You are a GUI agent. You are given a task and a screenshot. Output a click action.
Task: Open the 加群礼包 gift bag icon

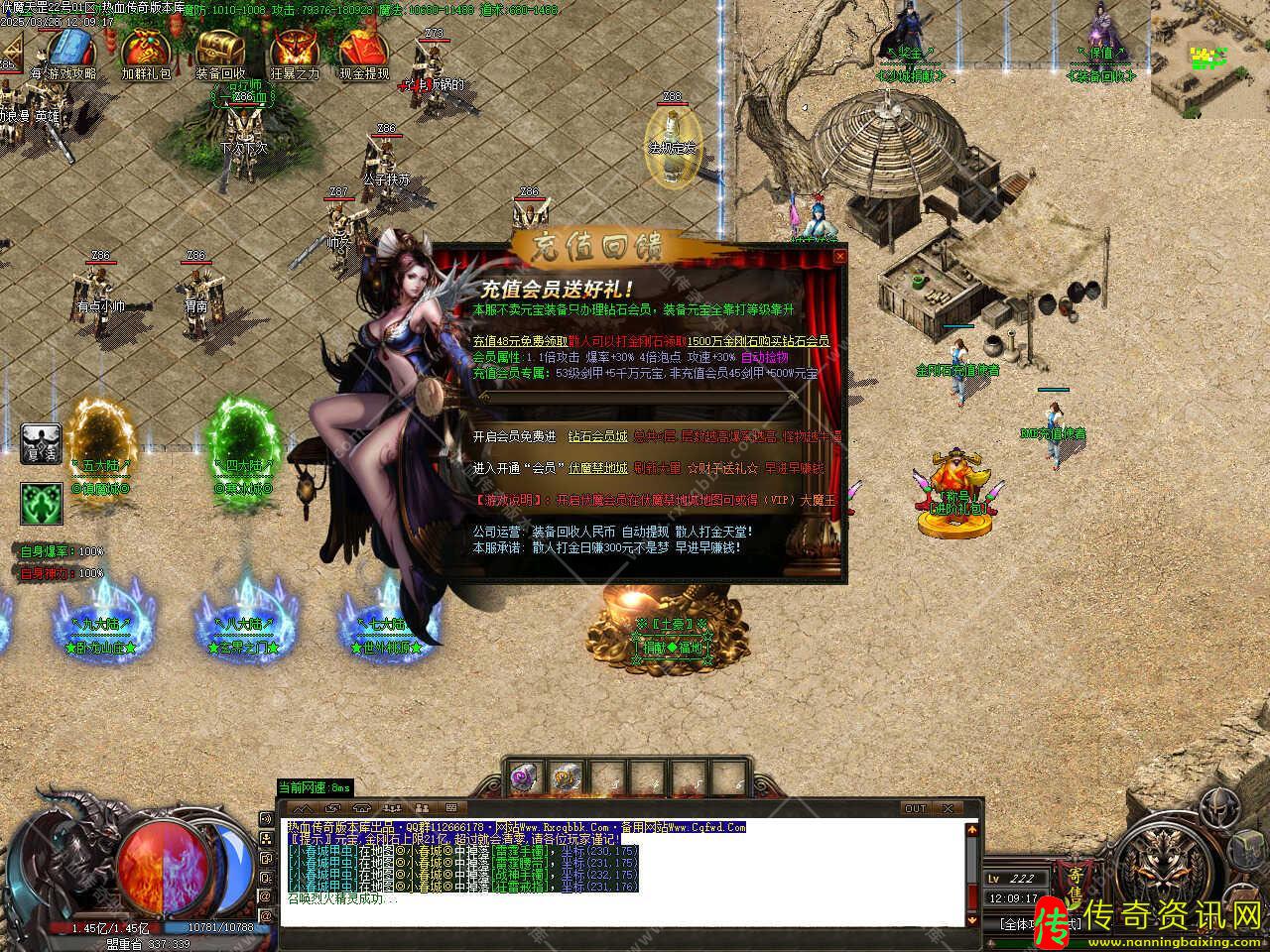[x=145, y=50]
